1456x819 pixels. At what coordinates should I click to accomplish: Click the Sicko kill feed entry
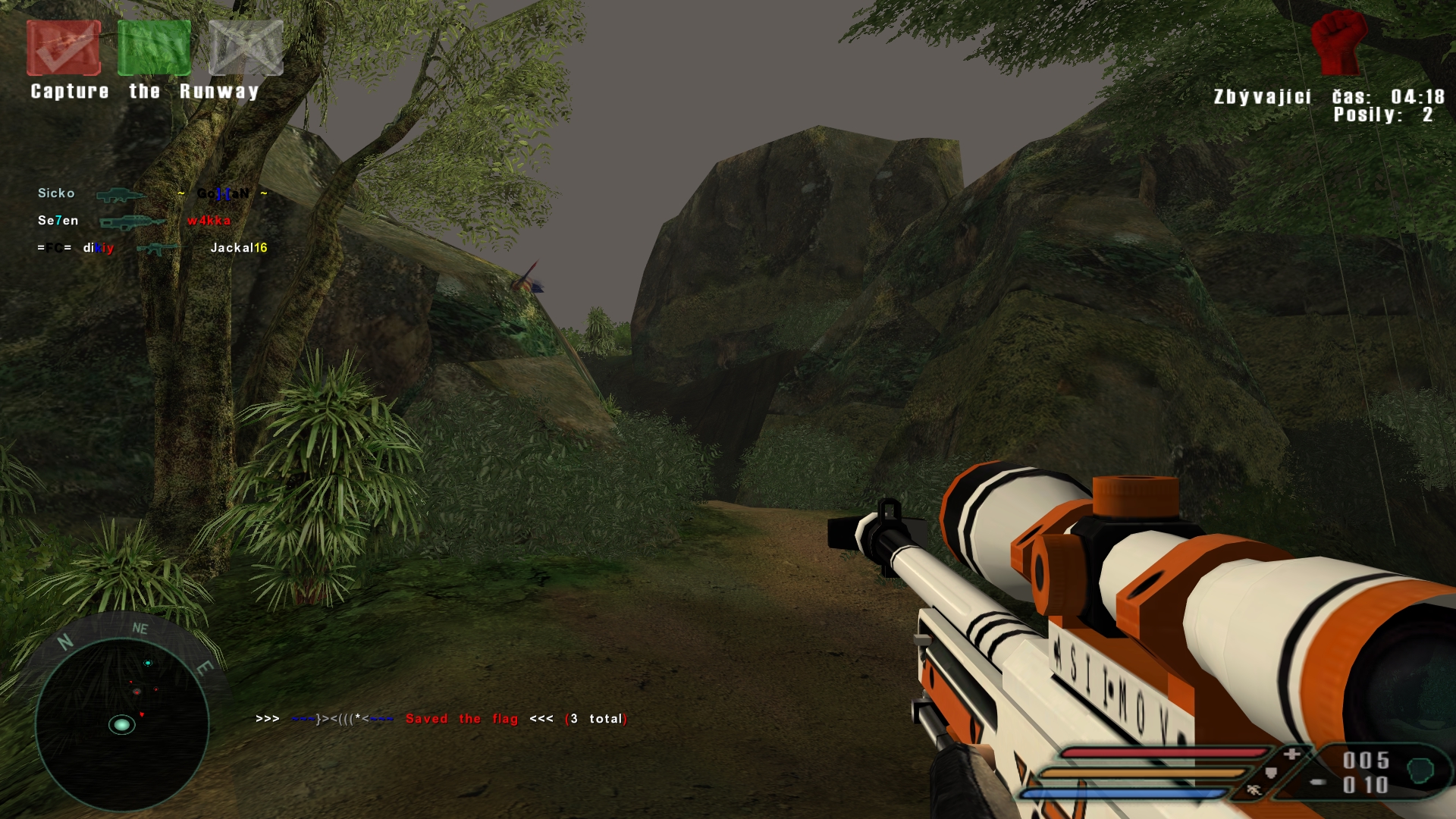click(x=56, y=193)
